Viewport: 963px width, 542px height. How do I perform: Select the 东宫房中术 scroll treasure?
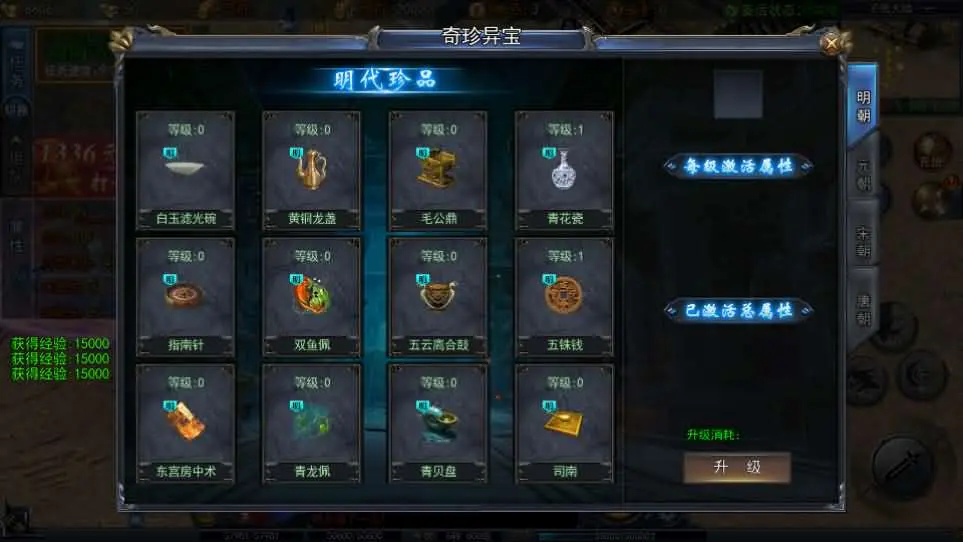point(185,423)
